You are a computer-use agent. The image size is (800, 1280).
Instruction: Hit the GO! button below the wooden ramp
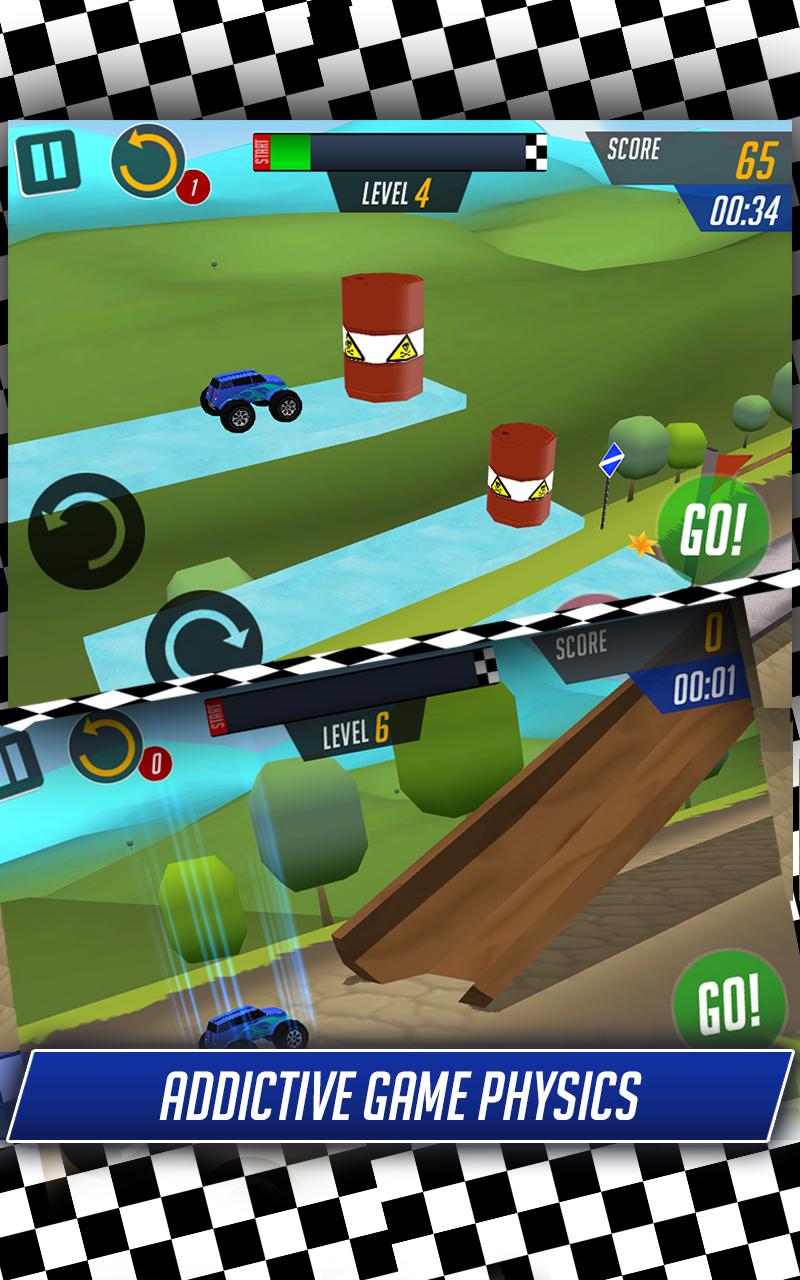729,999
